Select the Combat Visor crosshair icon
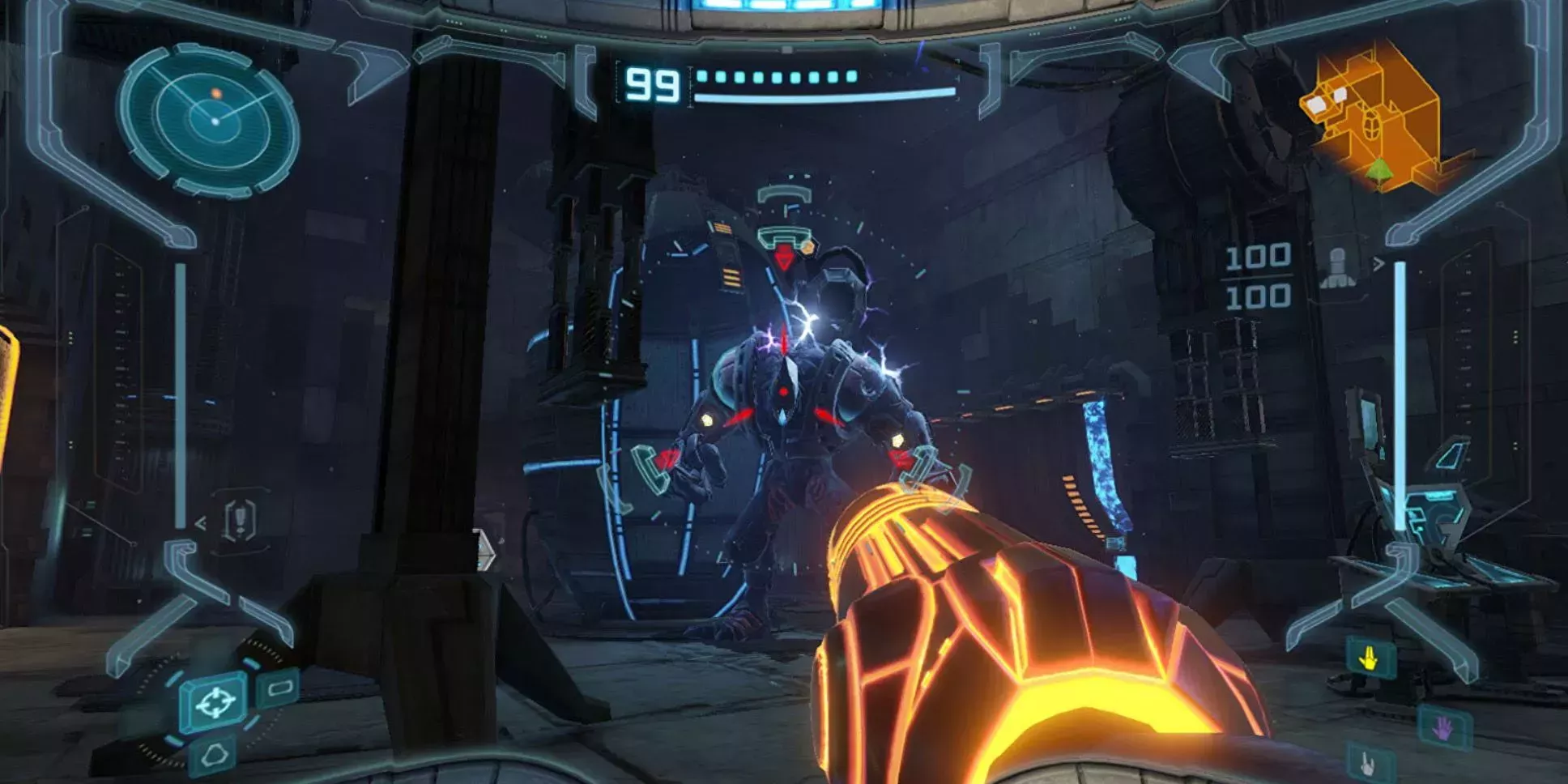 coord(215,701)
